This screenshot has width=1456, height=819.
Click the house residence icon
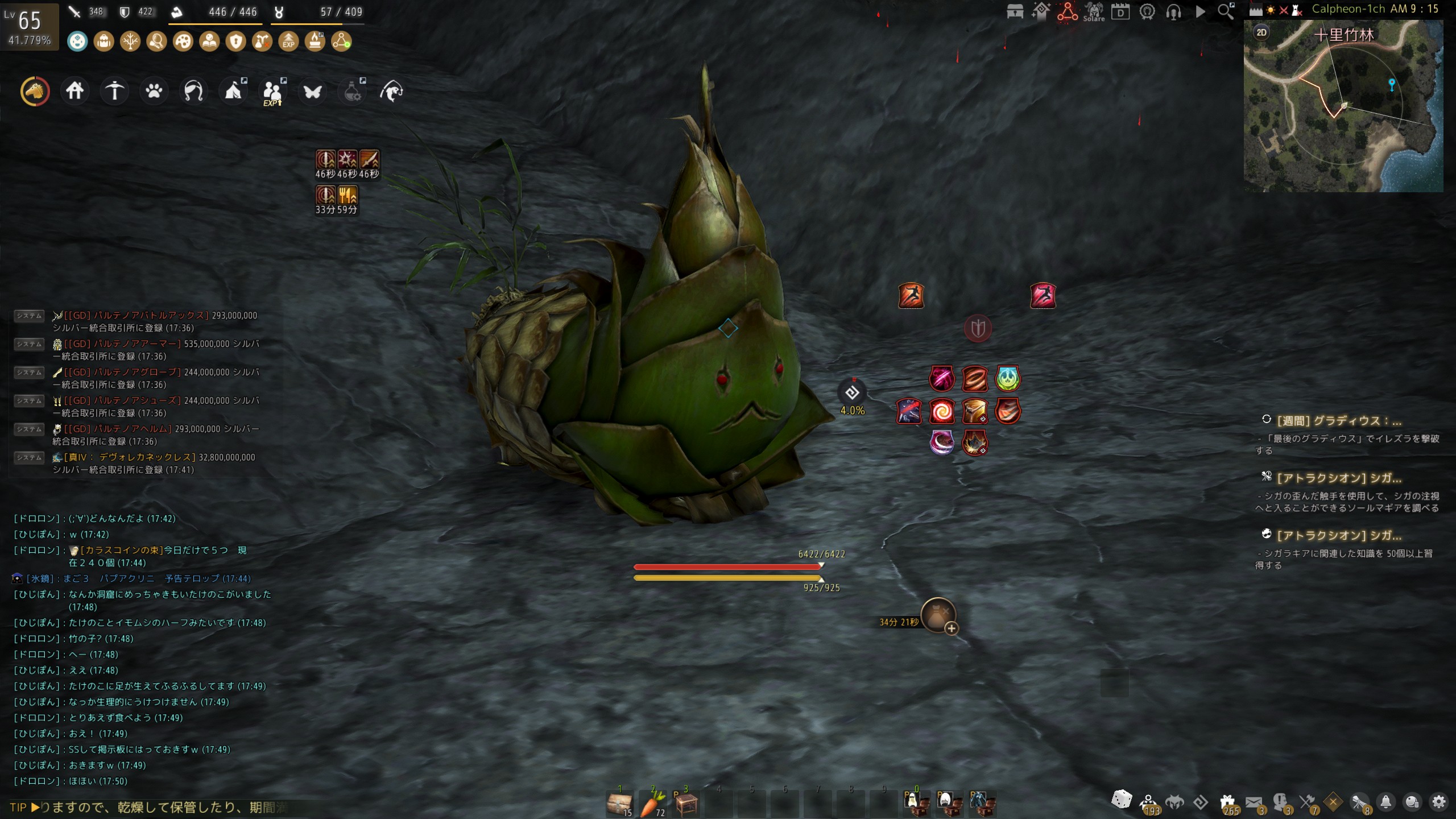tap(75, 91)
